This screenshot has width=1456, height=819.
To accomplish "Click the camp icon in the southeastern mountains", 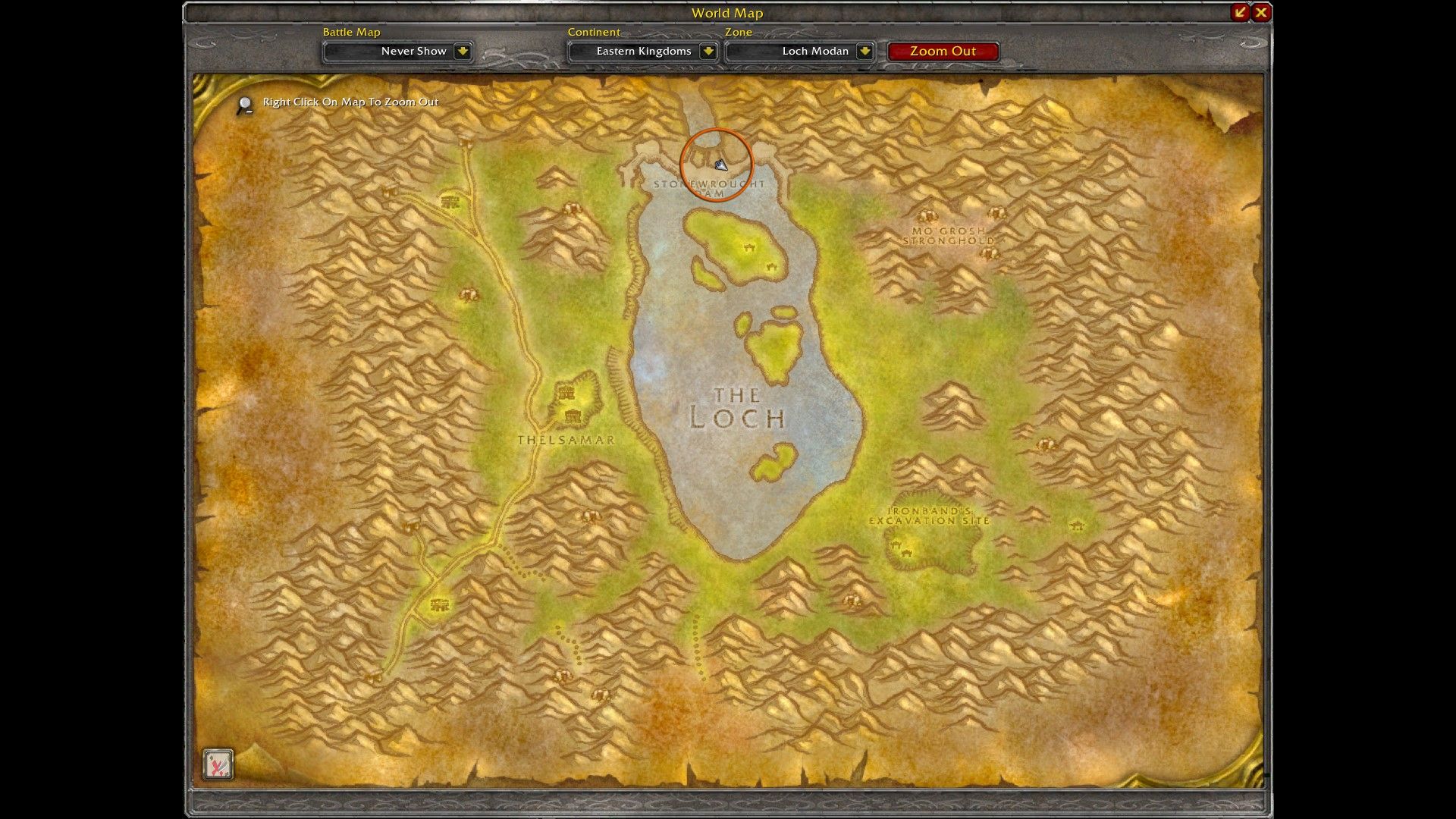I will [1075, 524].
